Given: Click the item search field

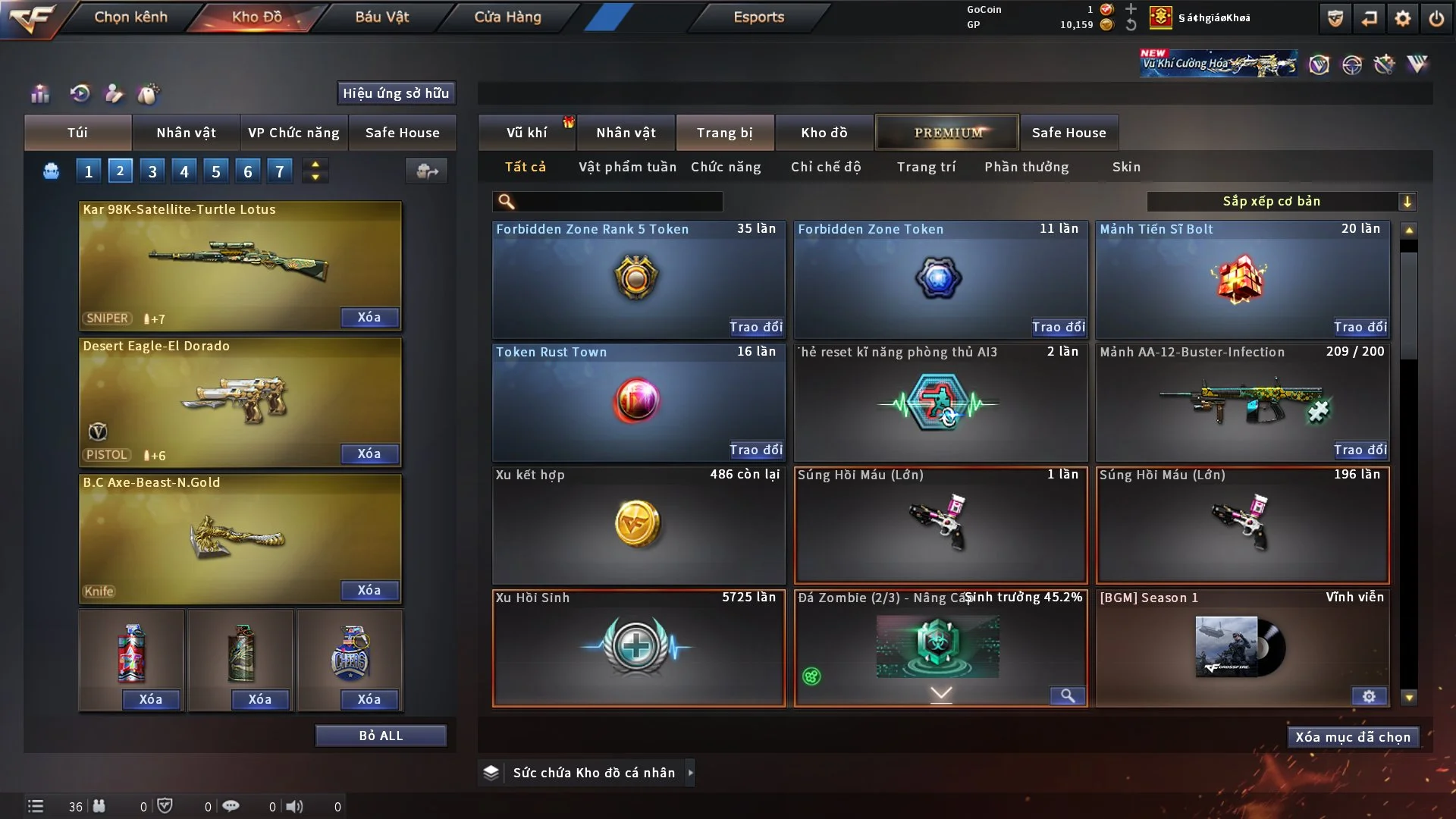Looking at the screenshot, I should click(x=618, y=202).
